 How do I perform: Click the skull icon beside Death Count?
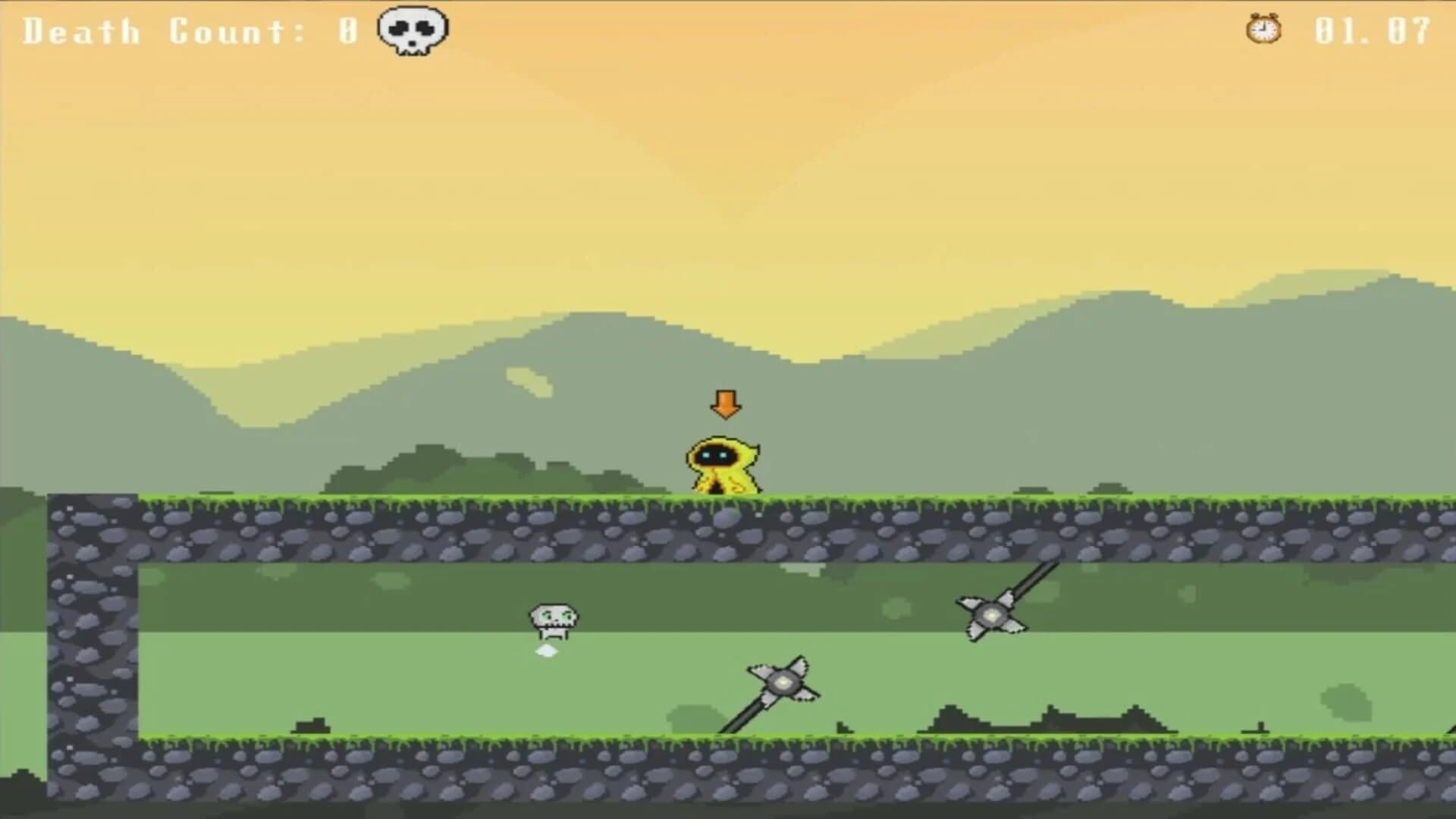click(x=413, y=29)
